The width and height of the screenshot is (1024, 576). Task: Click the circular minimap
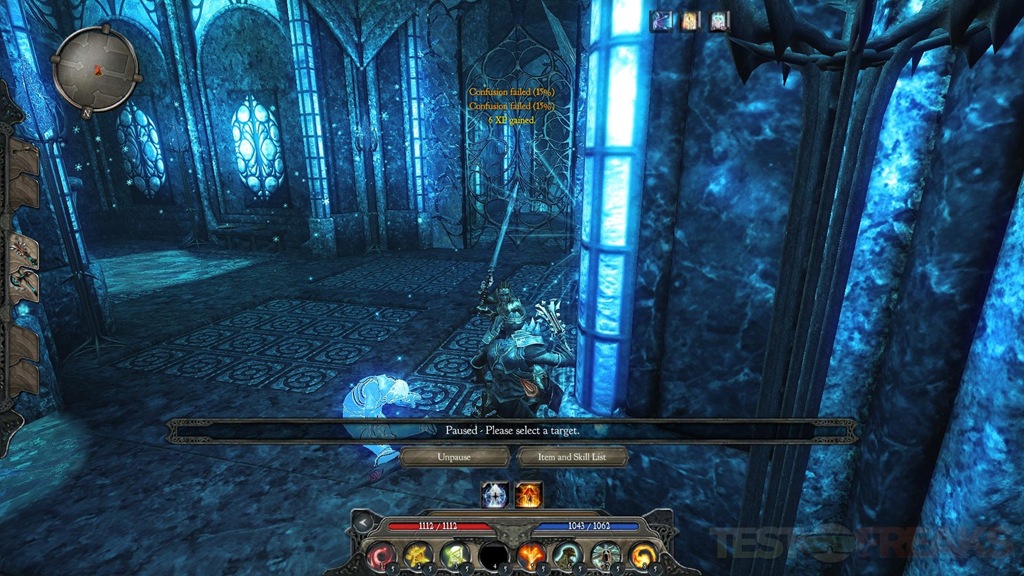click(97, 68)
